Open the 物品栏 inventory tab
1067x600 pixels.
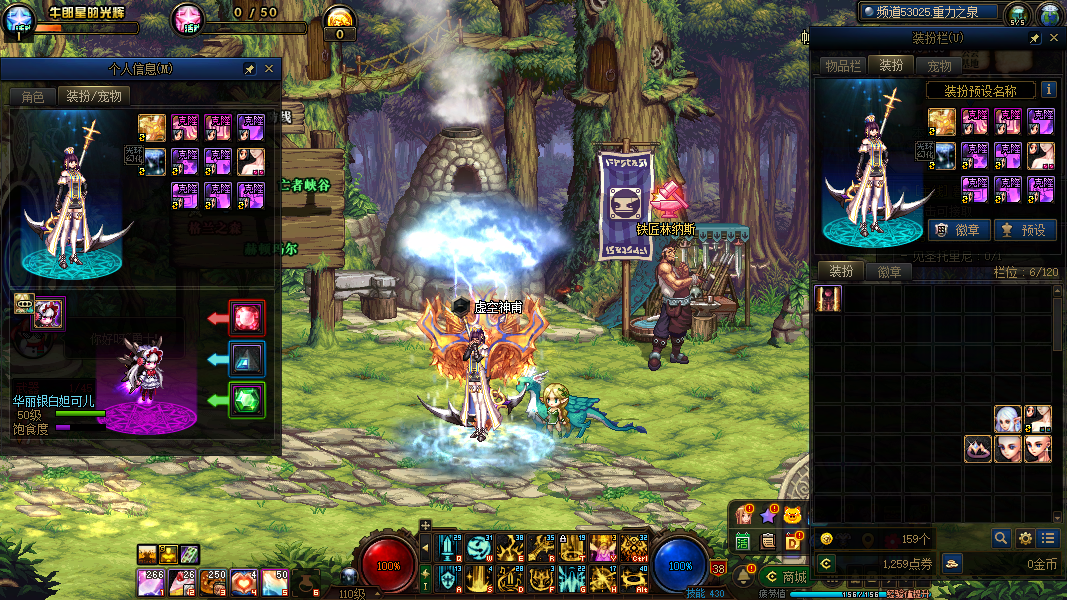(x=842, y=66)
